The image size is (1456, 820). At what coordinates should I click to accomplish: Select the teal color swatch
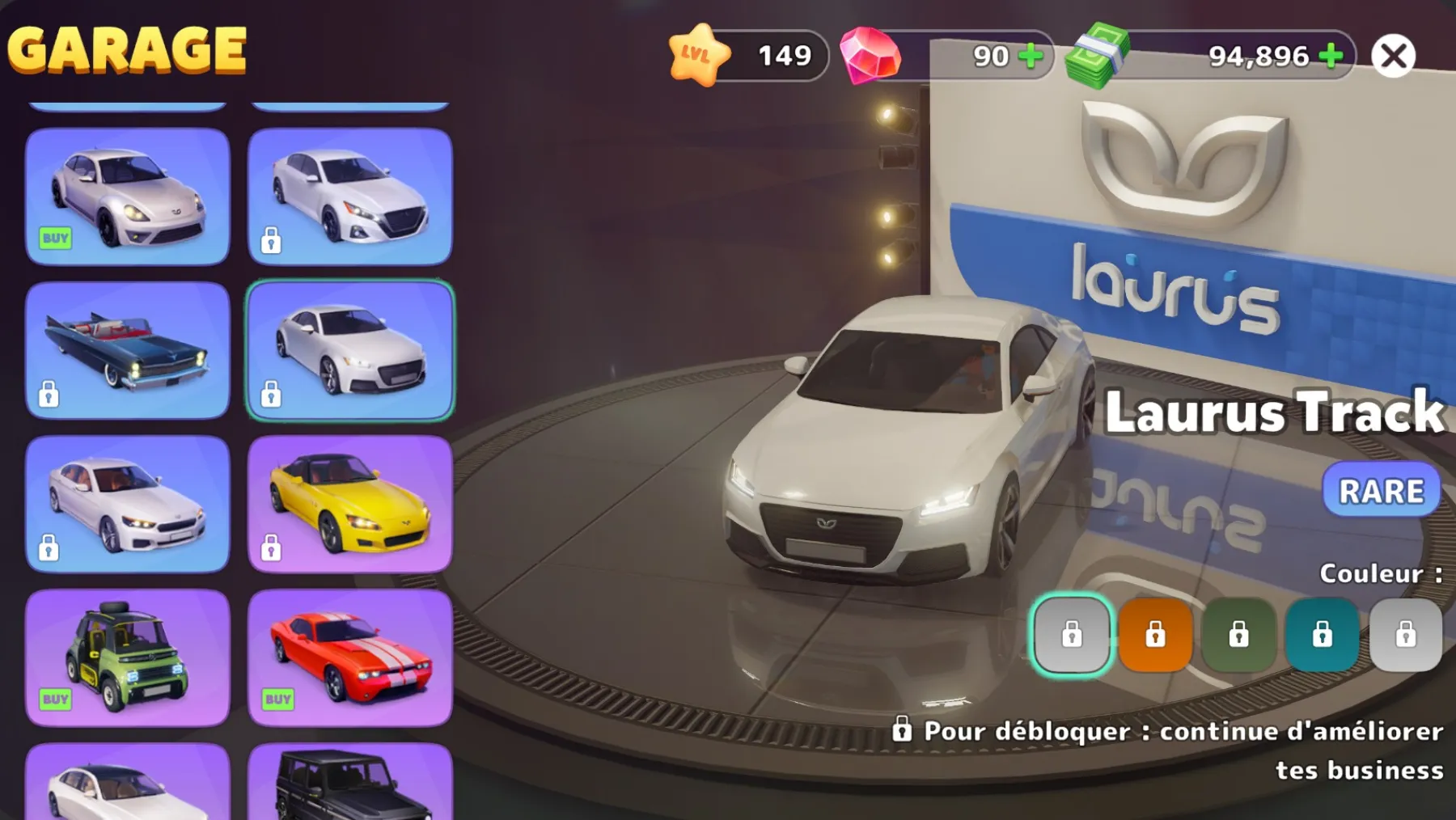tap(1322, 635)
